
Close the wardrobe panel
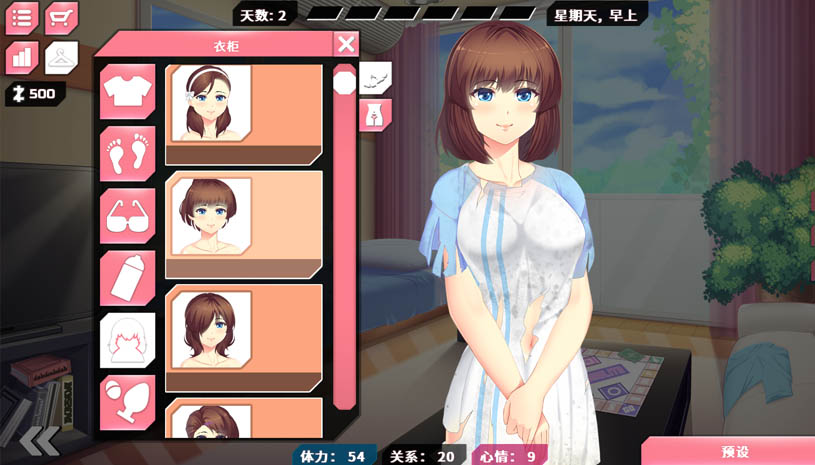[346, 43]
